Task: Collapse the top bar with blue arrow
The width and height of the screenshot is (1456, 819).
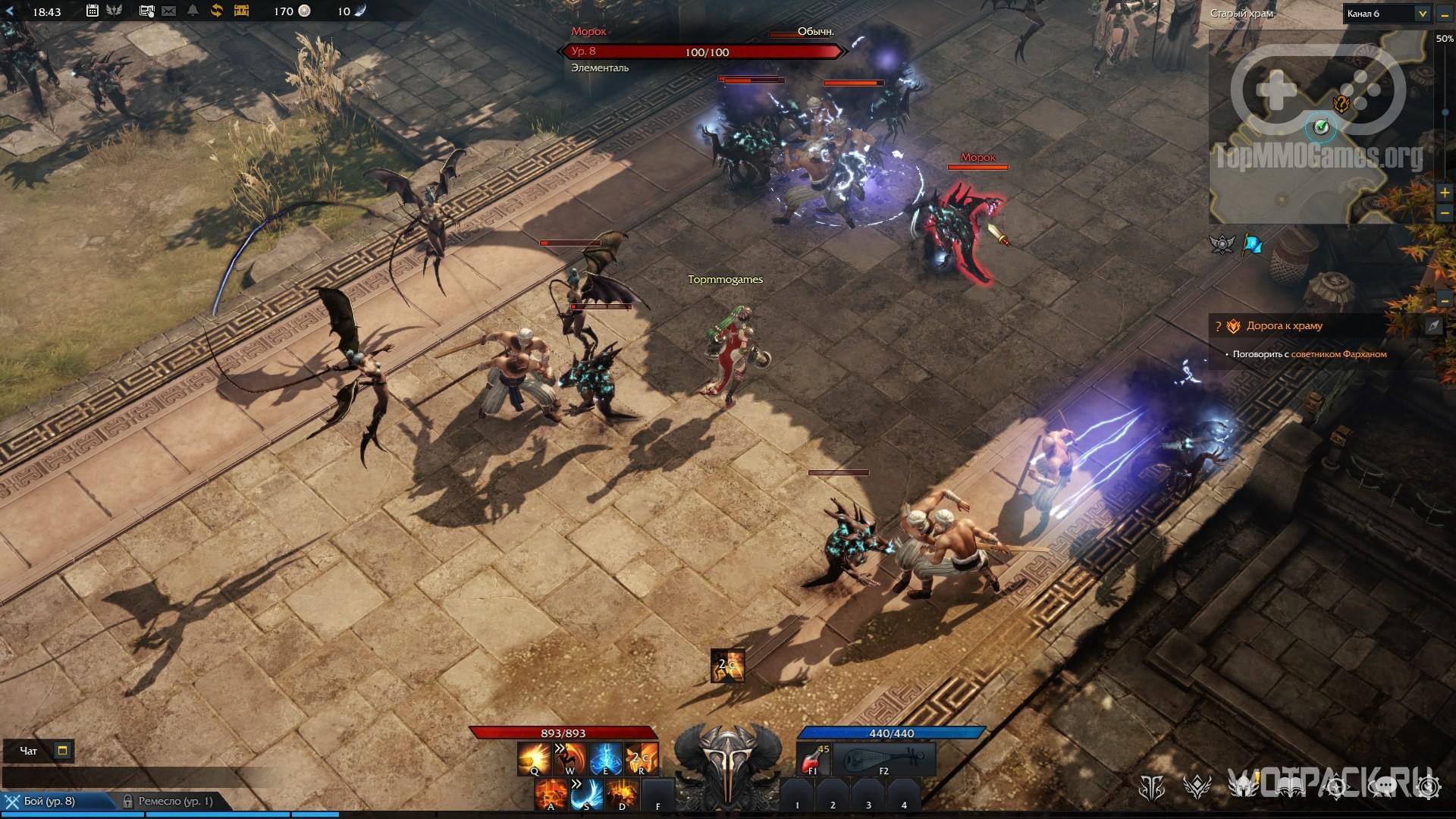Action: coord(9,11)
